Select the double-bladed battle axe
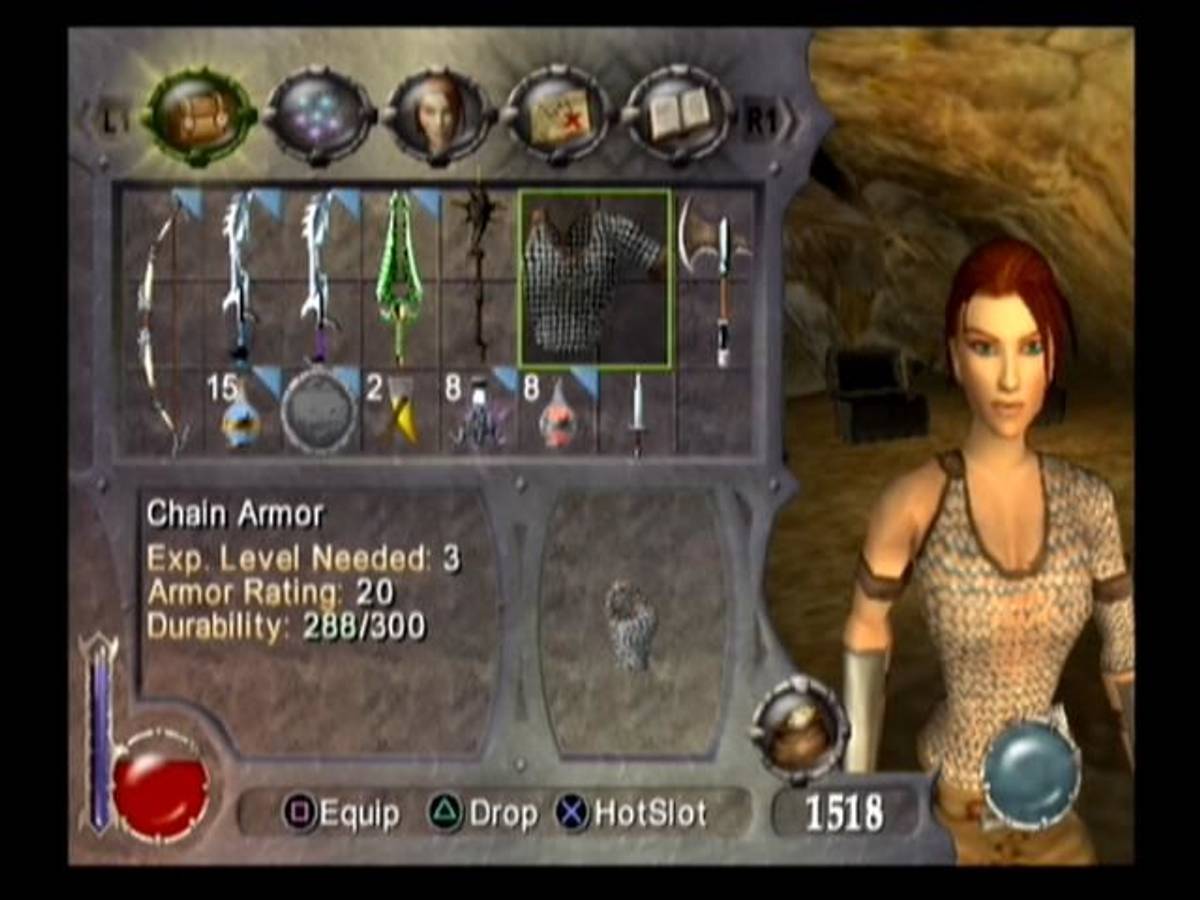 pyautogui.click(x=716, y=275)
